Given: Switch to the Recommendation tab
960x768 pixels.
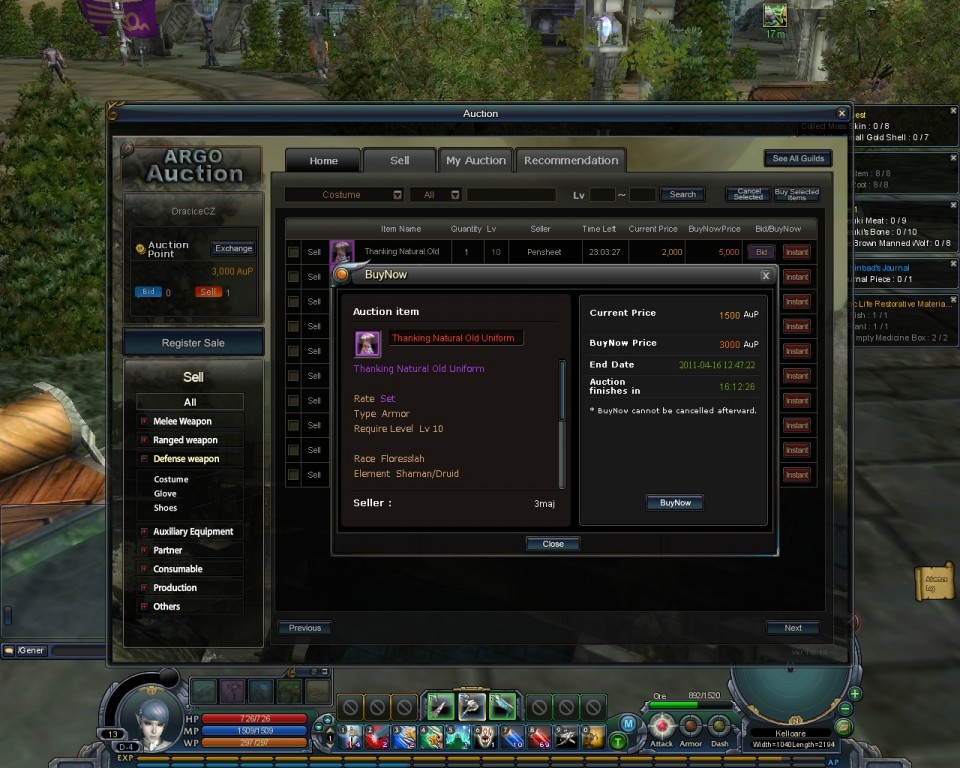Looking at the screenshot, I should [x=571, y=161].
